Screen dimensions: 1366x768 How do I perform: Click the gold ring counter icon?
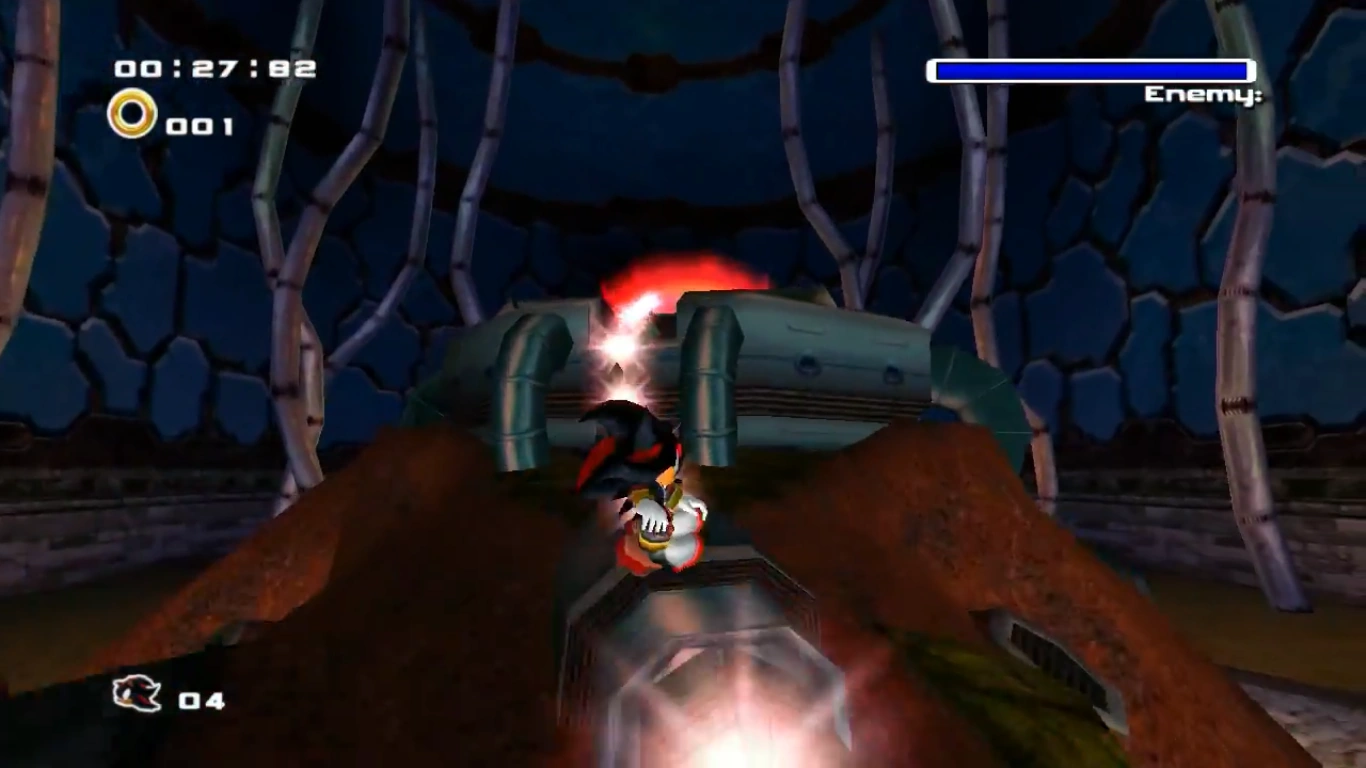(132, 114)
